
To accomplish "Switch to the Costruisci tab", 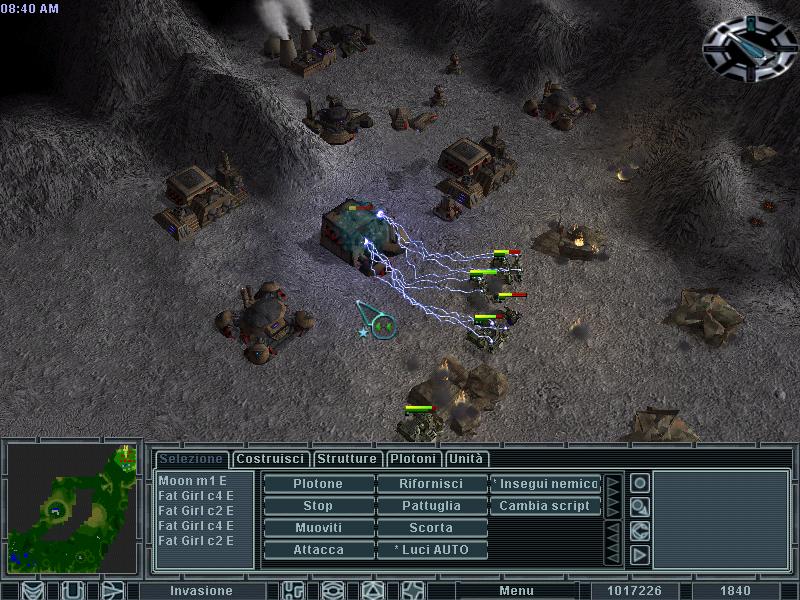I will 270,459.
